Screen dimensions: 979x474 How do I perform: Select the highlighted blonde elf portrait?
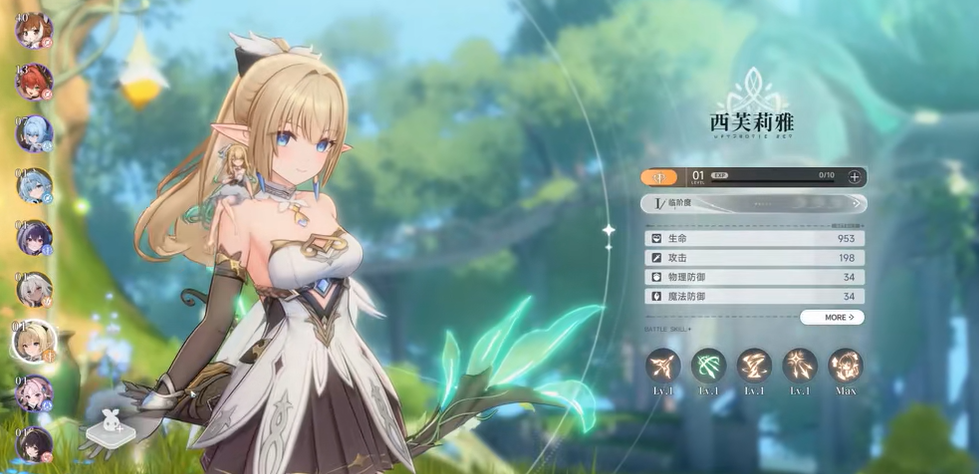pos(33,341)
